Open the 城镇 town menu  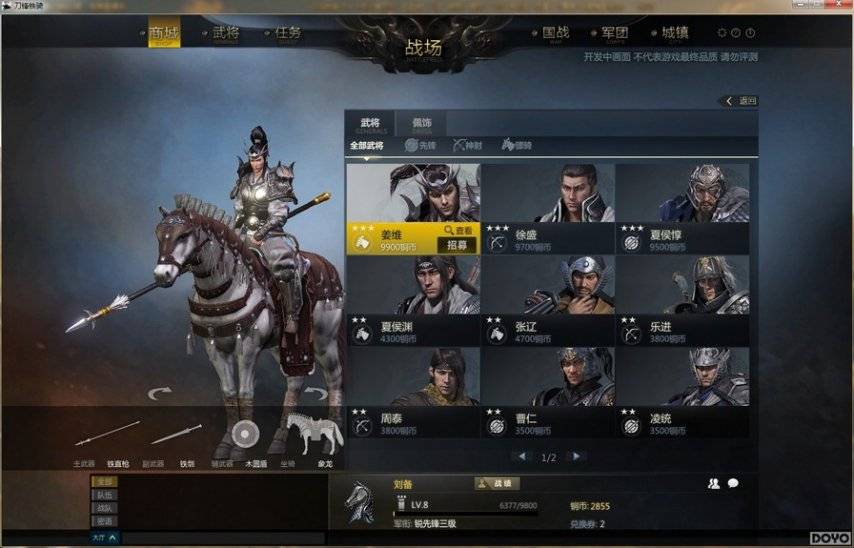pos(676,34)
